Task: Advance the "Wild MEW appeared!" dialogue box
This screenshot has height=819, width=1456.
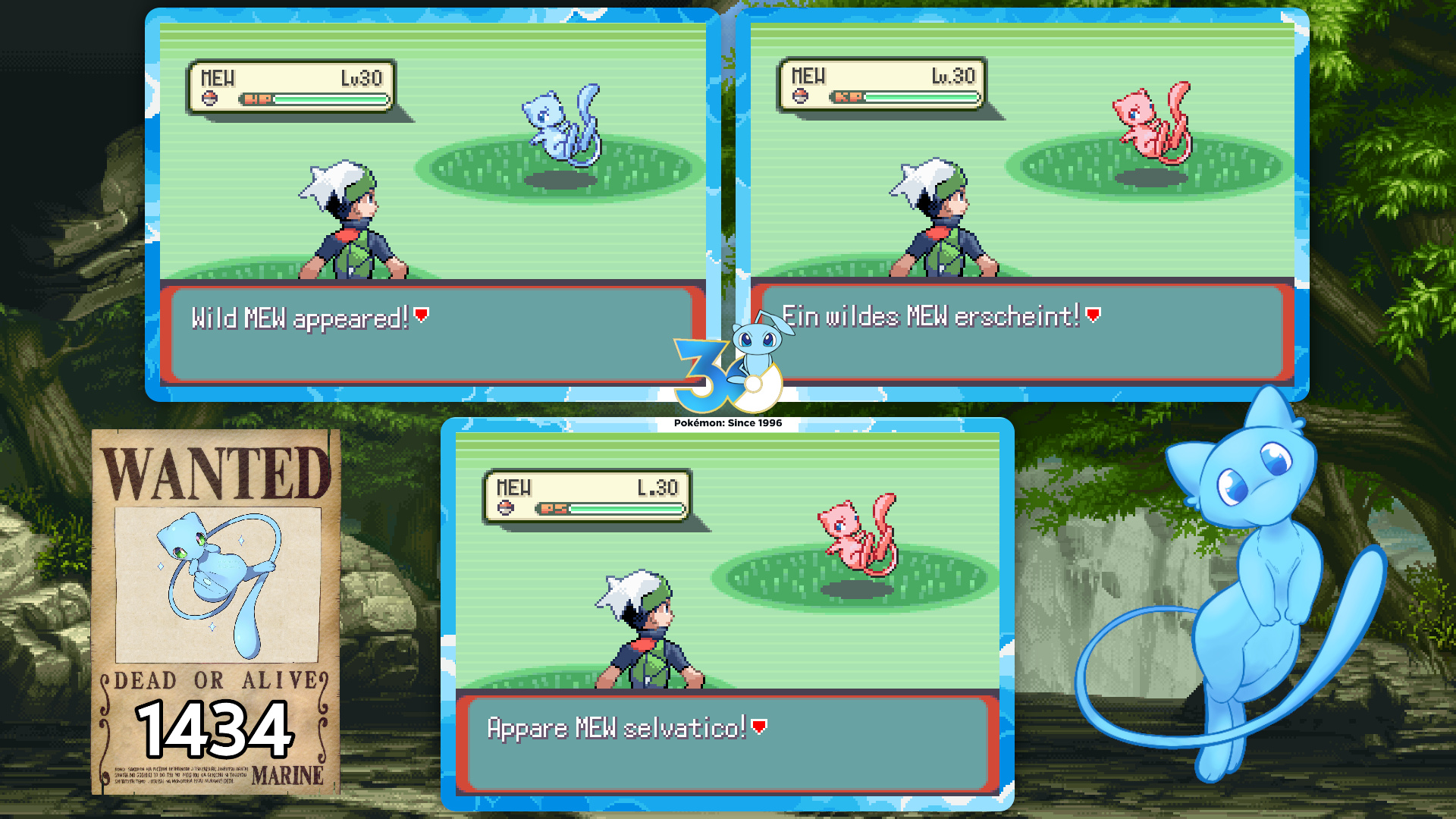Action: point(422,315)
